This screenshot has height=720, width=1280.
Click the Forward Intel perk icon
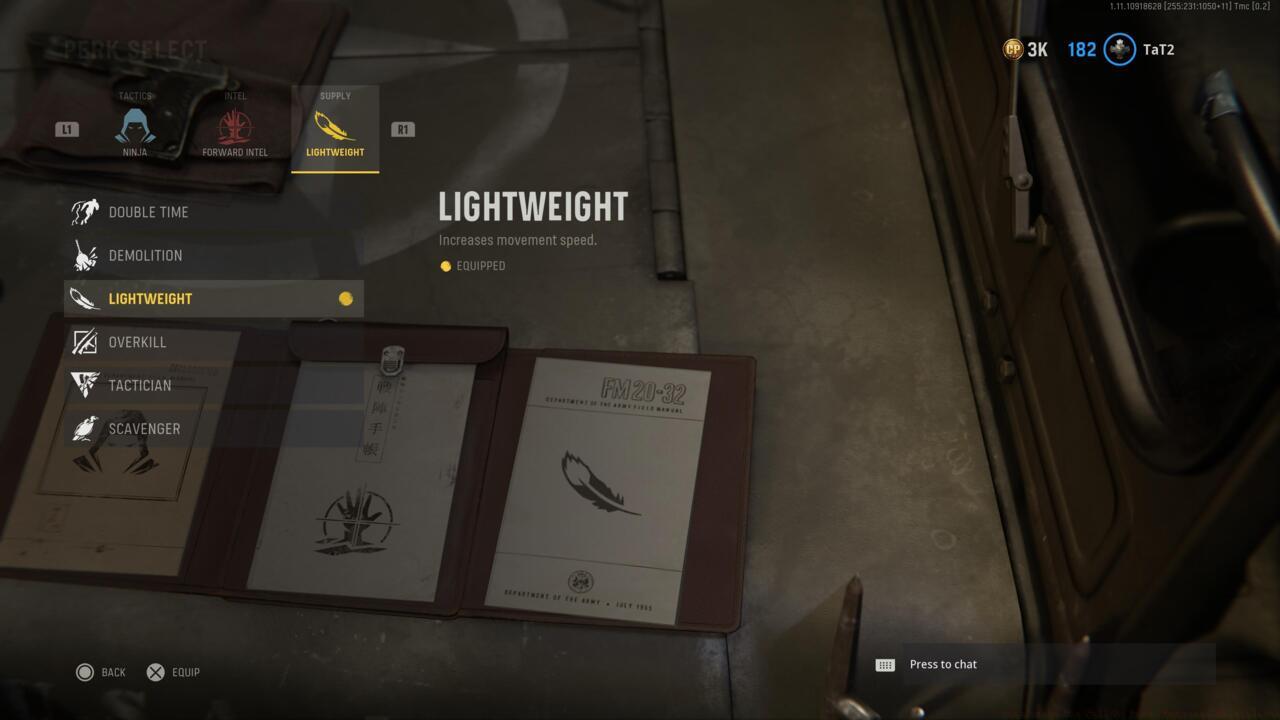tap(235, 128)
